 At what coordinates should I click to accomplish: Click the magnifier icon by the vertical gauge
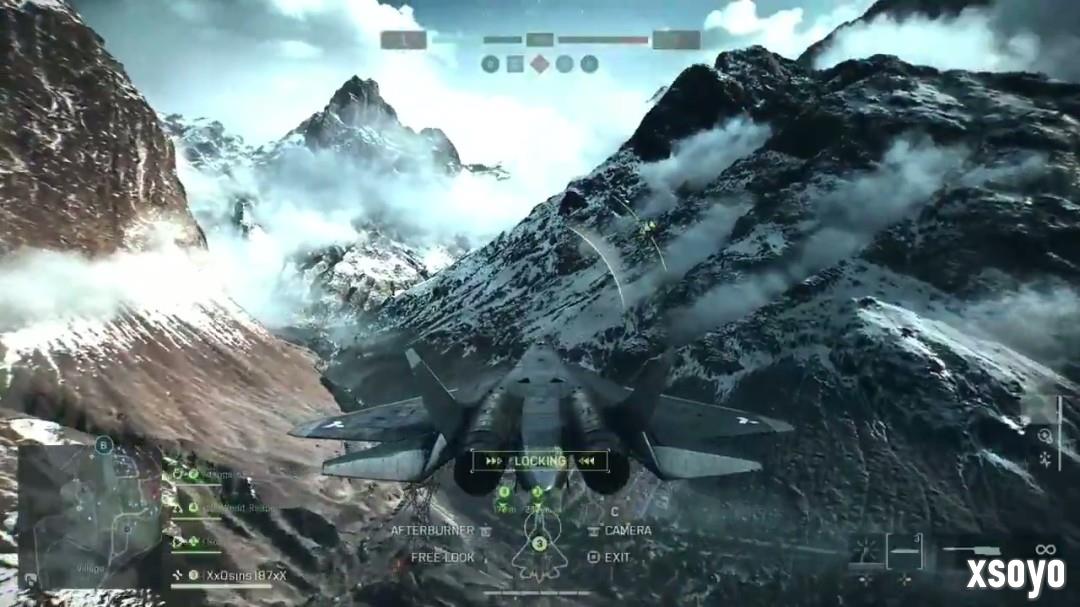pyautogui.click(x=1045, y=436)
